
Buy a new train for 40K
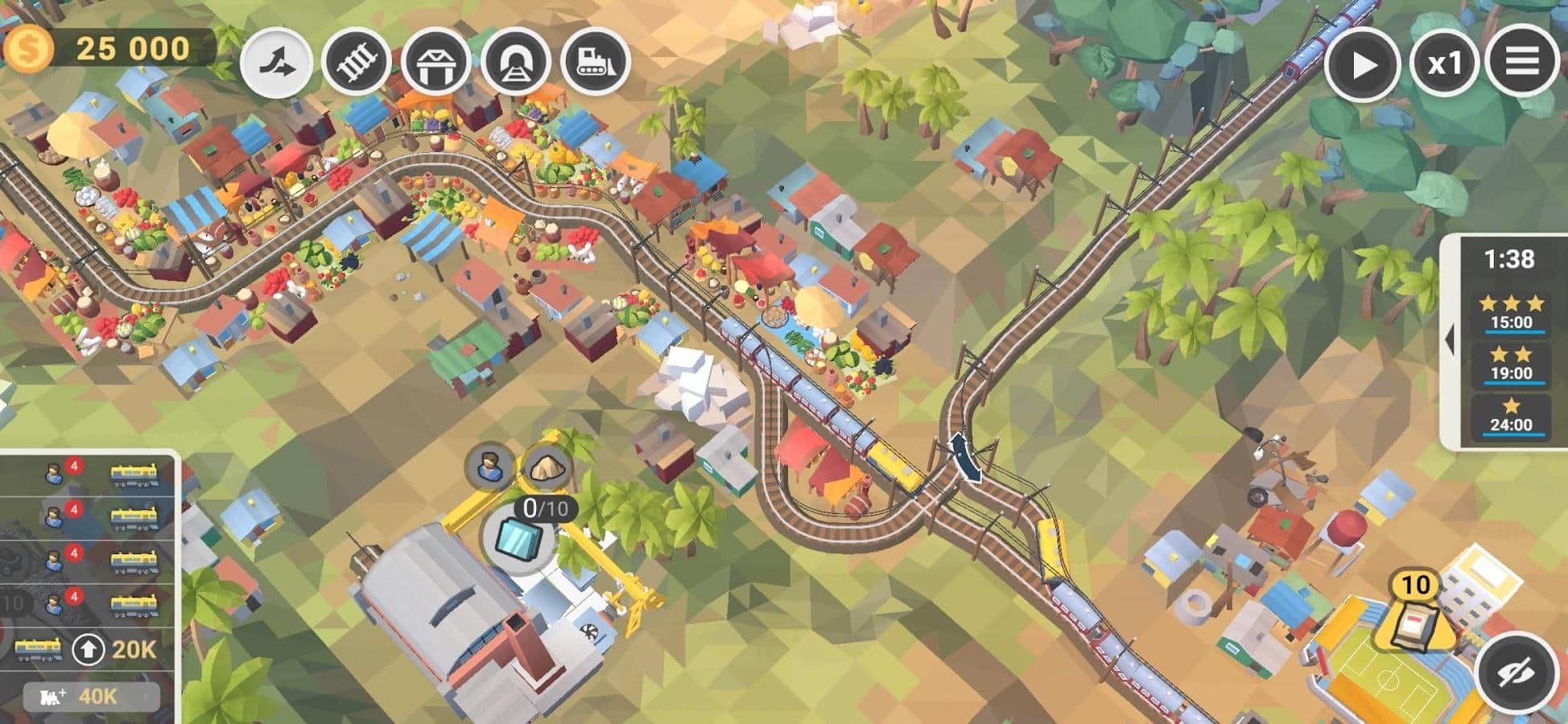[90, 696]
